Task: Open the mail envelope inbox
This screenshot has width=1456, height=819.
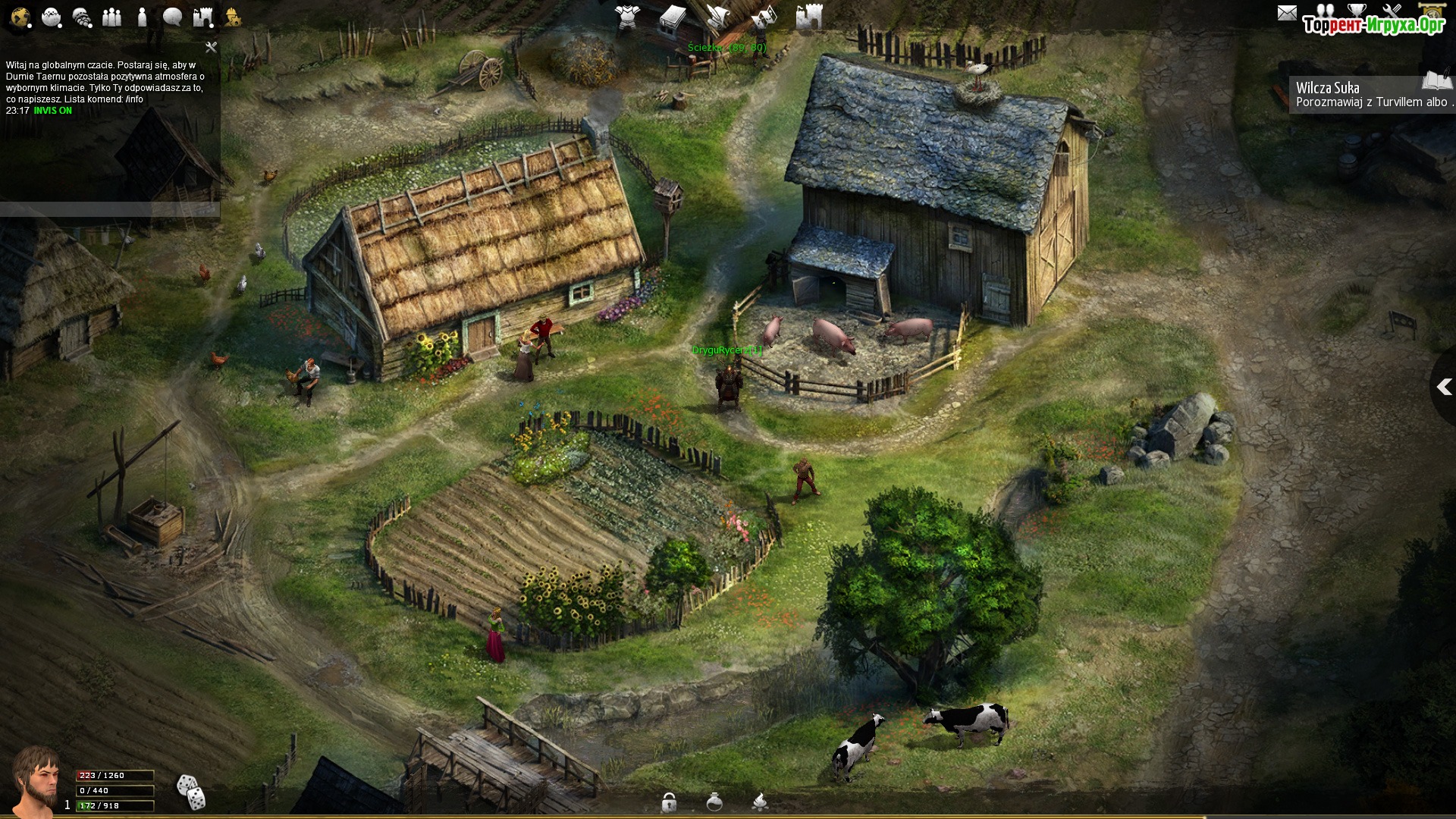Action: click(x=1287, y=13)
